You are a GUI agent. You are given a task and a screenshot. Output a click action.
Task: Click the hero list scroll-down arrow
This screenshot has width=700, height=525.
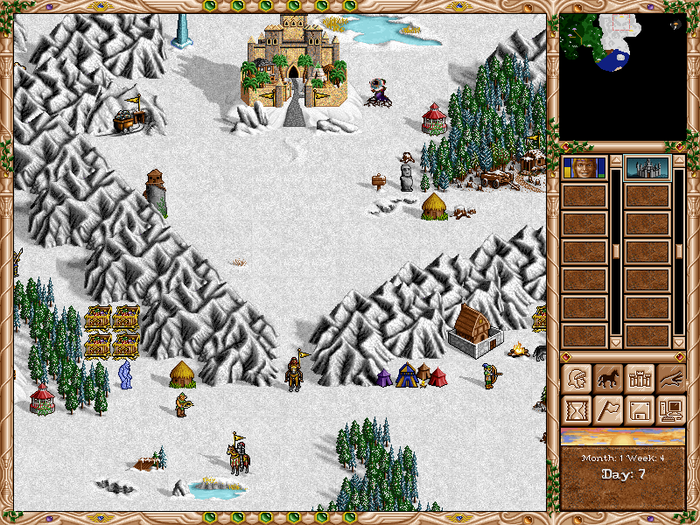[x=615, y=343]
